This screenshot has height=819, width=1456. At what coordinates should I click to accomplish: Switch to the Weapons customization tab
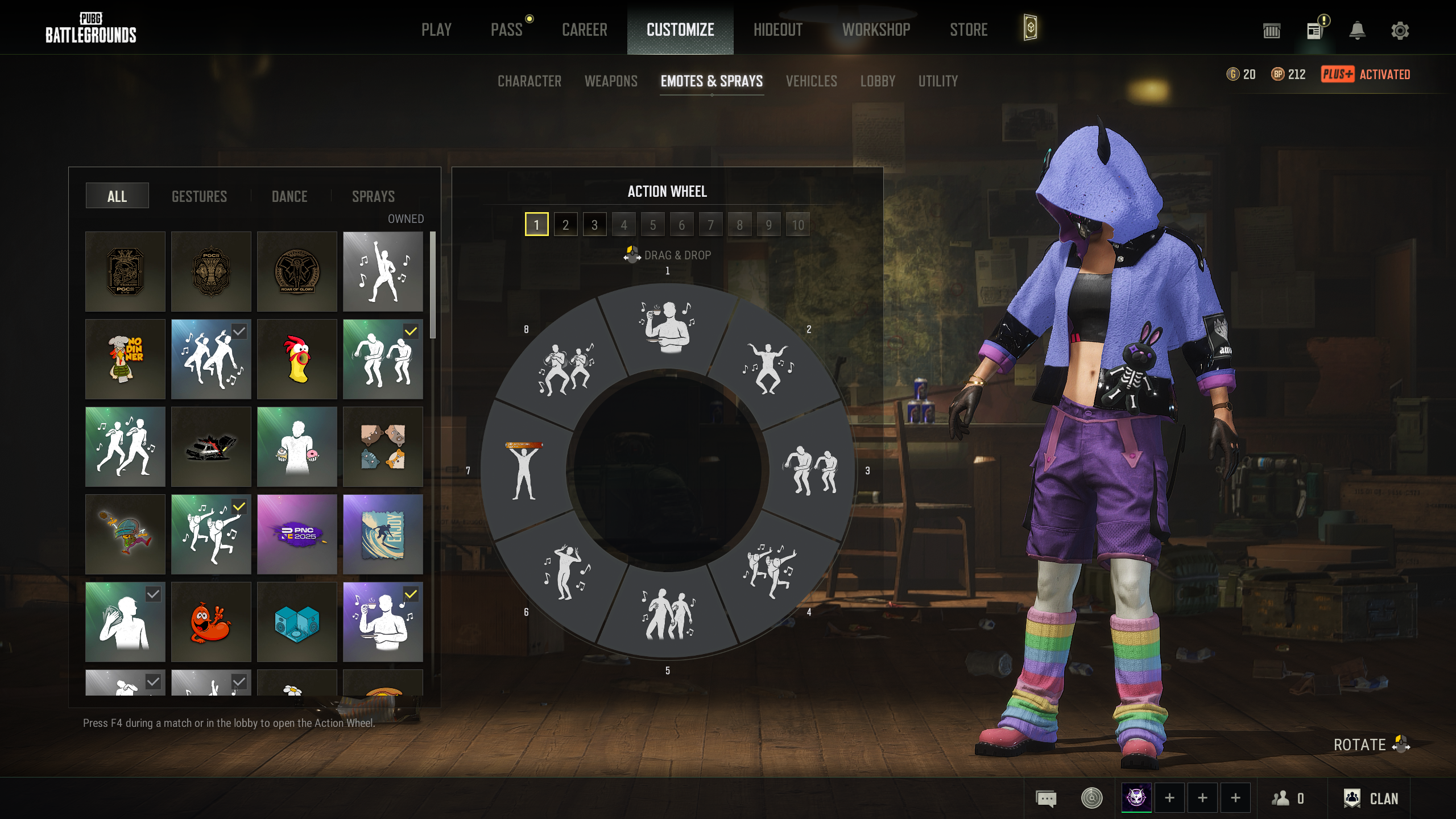click(x=611, y=81)
